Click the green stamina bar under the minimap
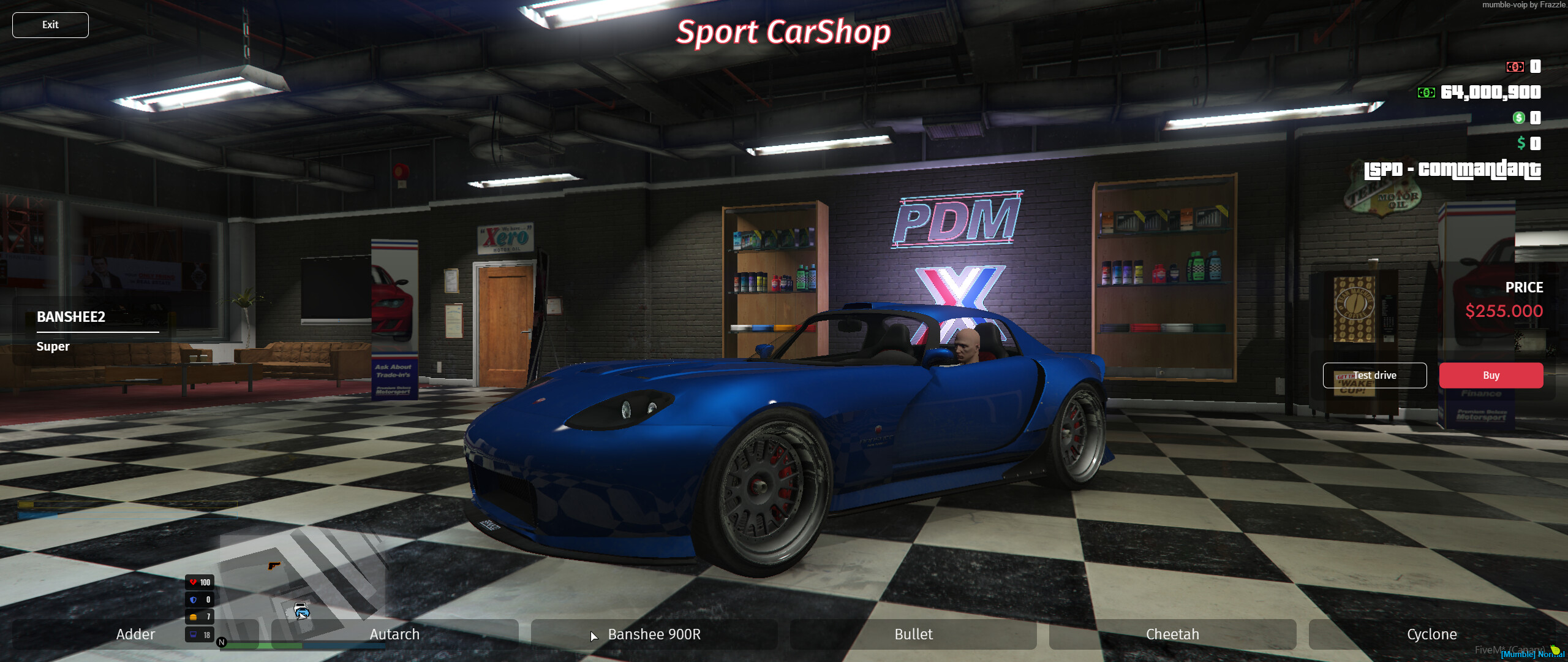The height and width of the screenshot is (662, 1568). (x=263, y=645)
